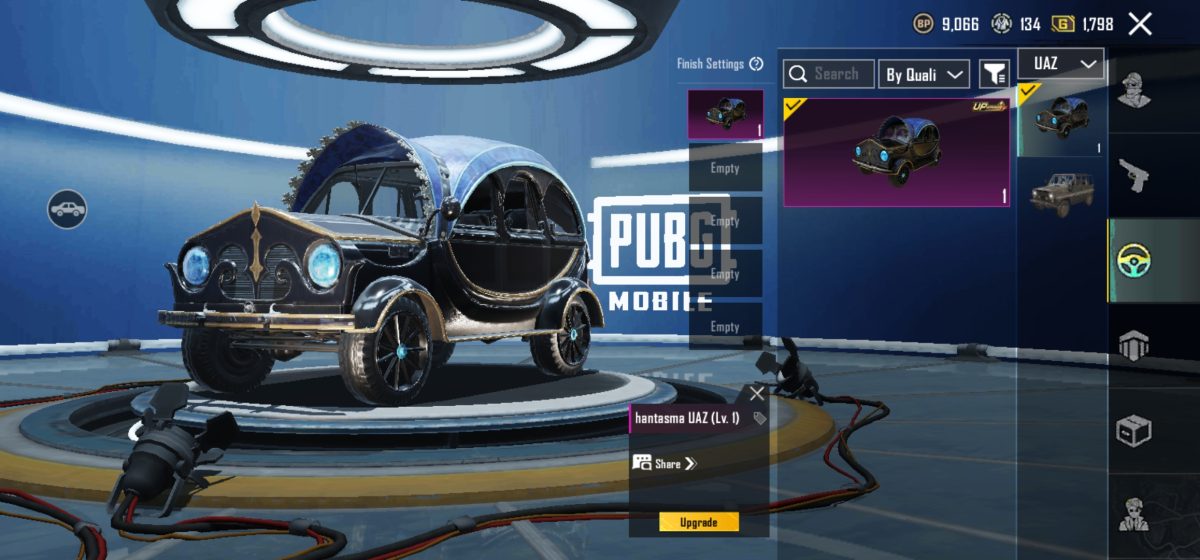Image resolution: width=1200 pixels, height=560 pixels.
Task: Open the steering wheel vehicles tab
Action: [1134, 260]
